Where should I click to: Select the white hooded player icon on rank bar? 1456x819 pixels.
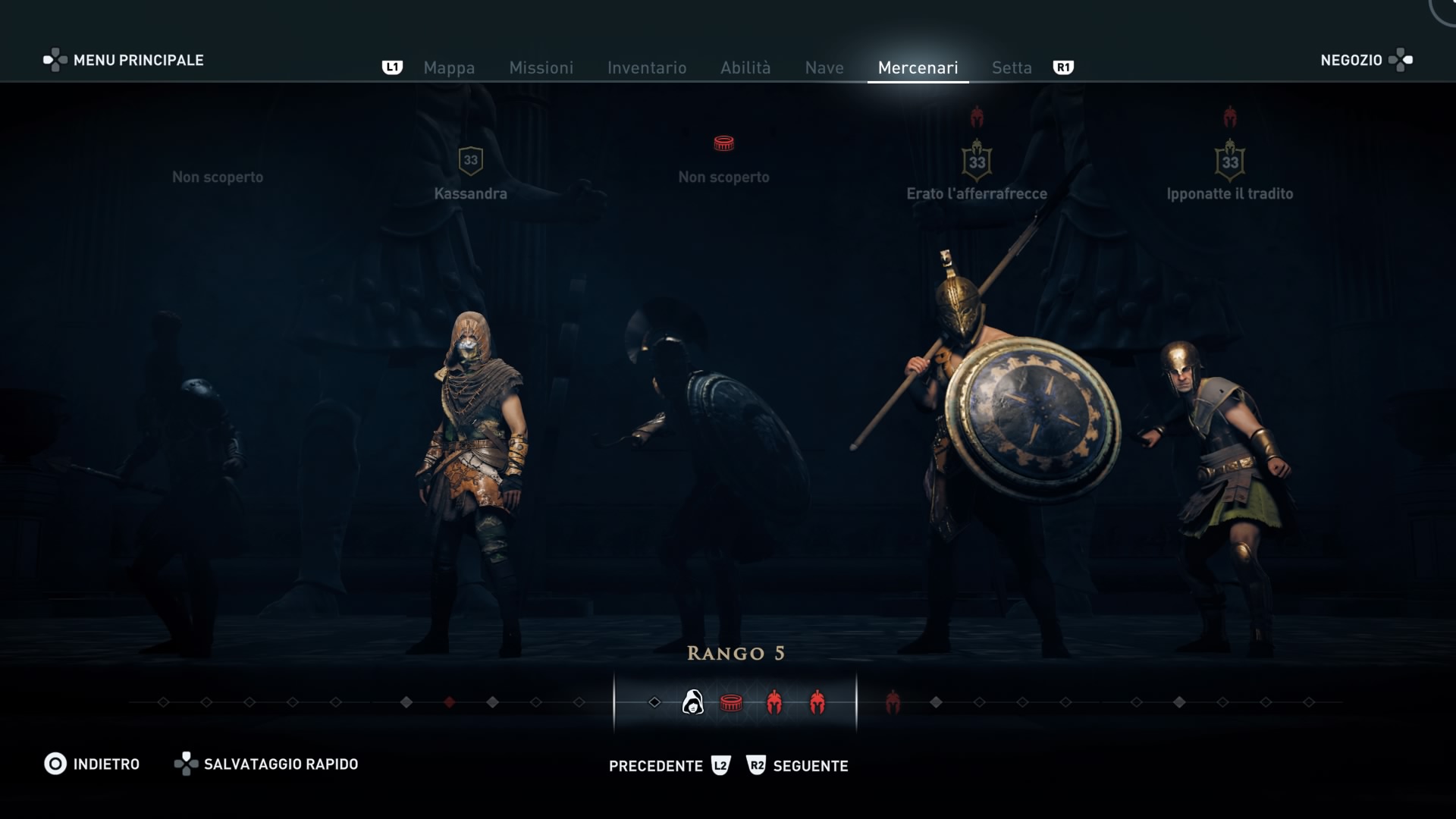point(692,702)
